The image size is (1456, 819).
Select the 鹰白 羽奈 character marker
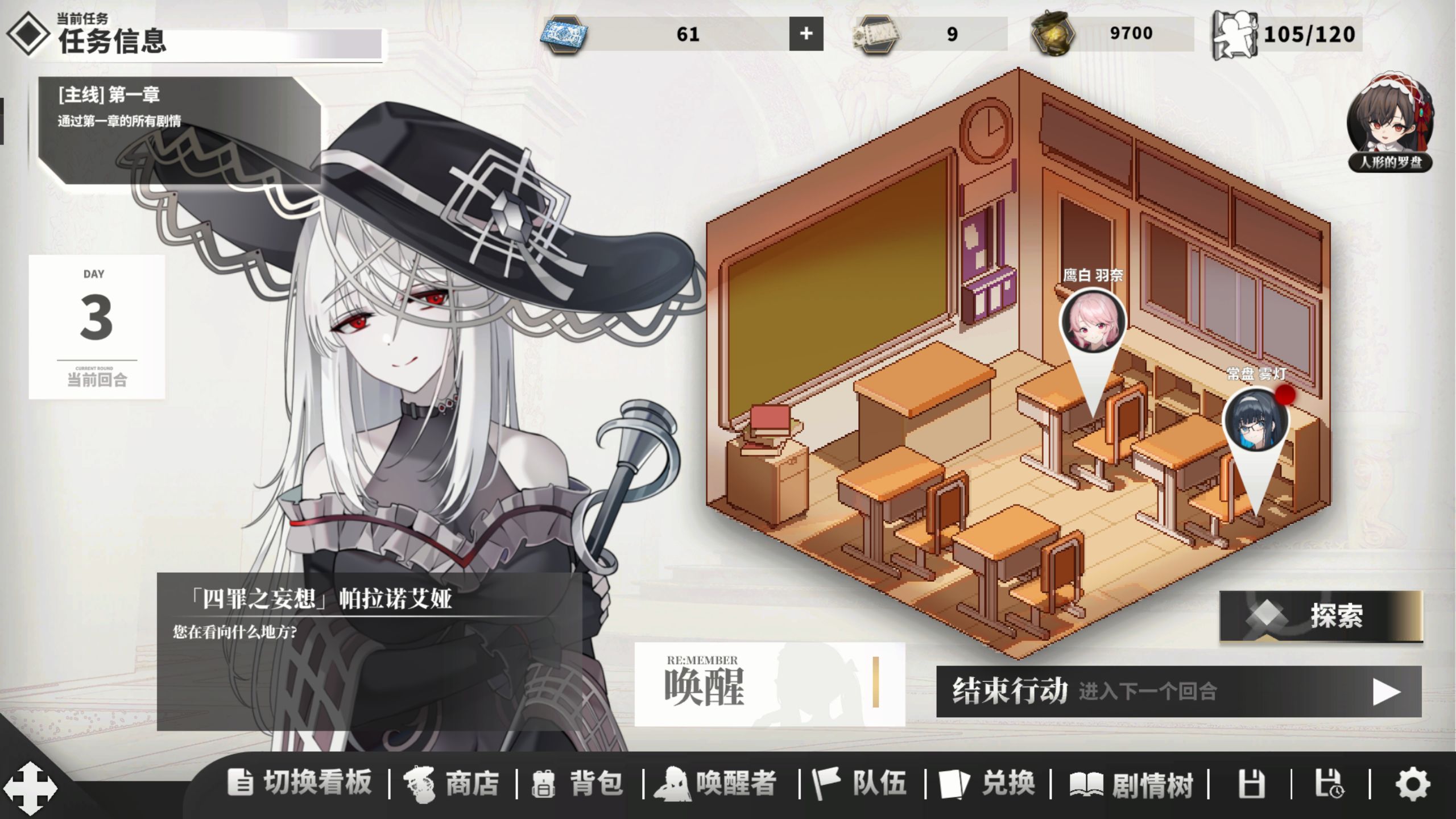(1092, 321)
